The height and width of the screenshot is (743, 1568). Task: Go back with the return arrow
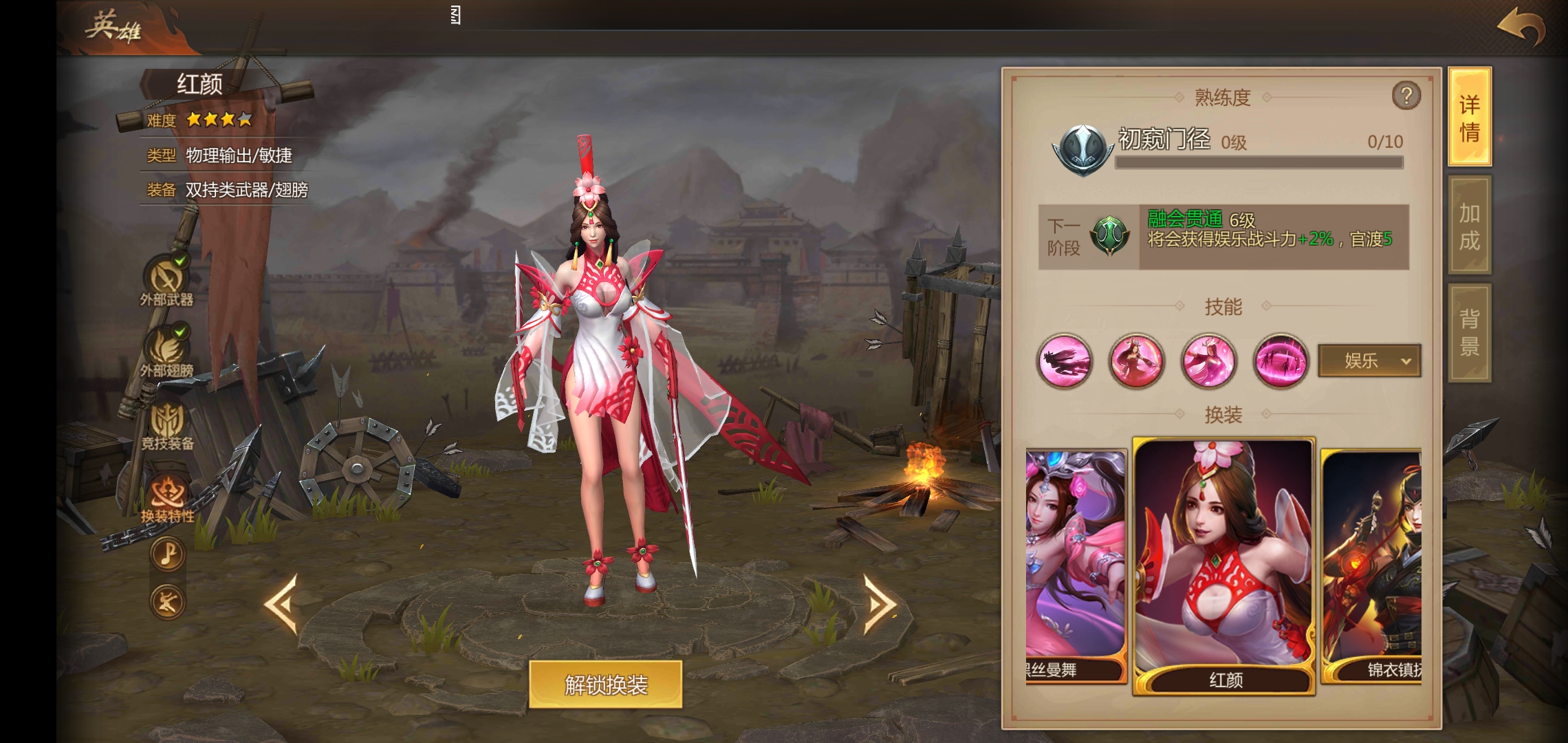point(1521,28)
